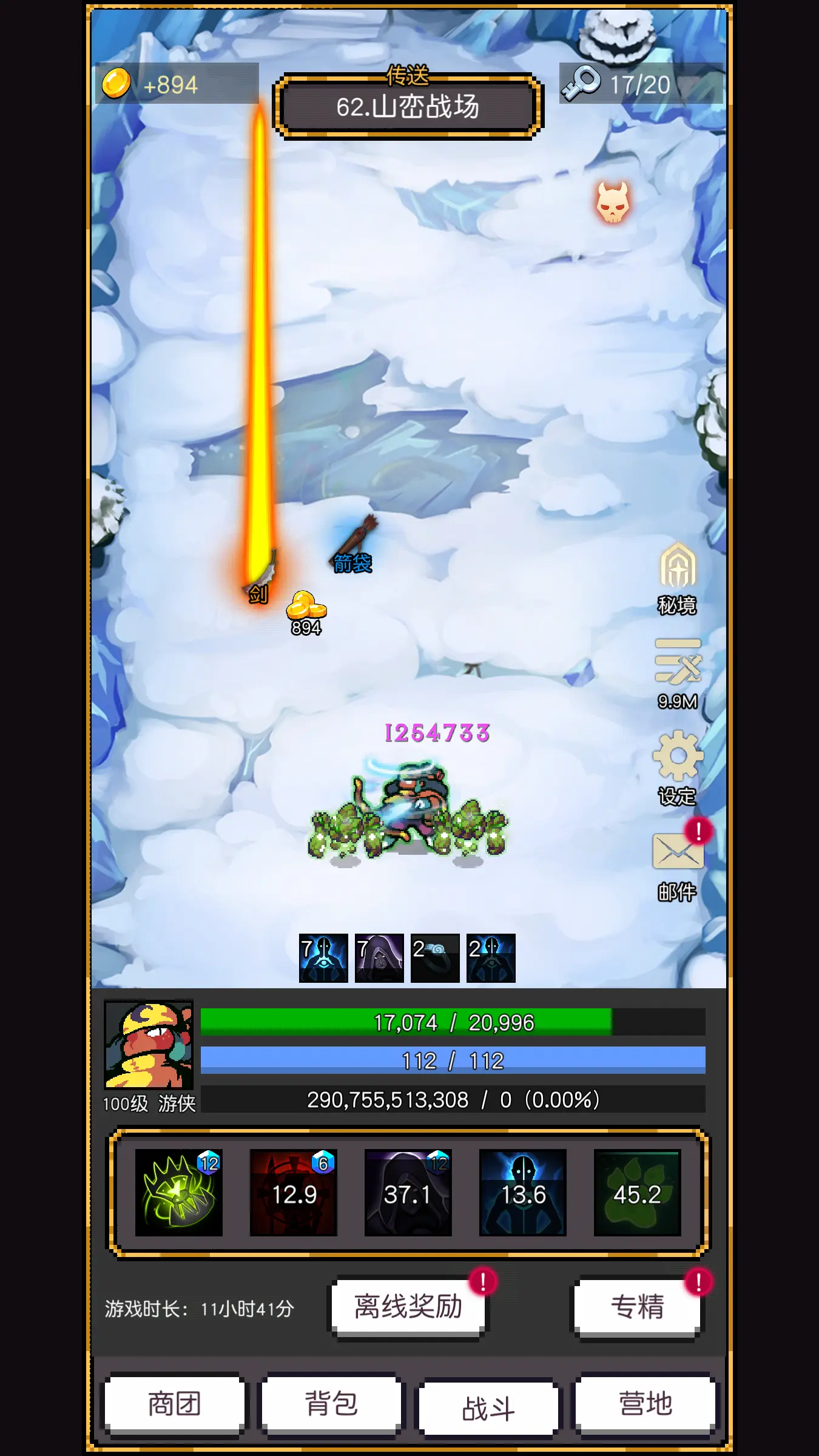Activate the red skill with cooldown 12.9

tap(294, 1192)
